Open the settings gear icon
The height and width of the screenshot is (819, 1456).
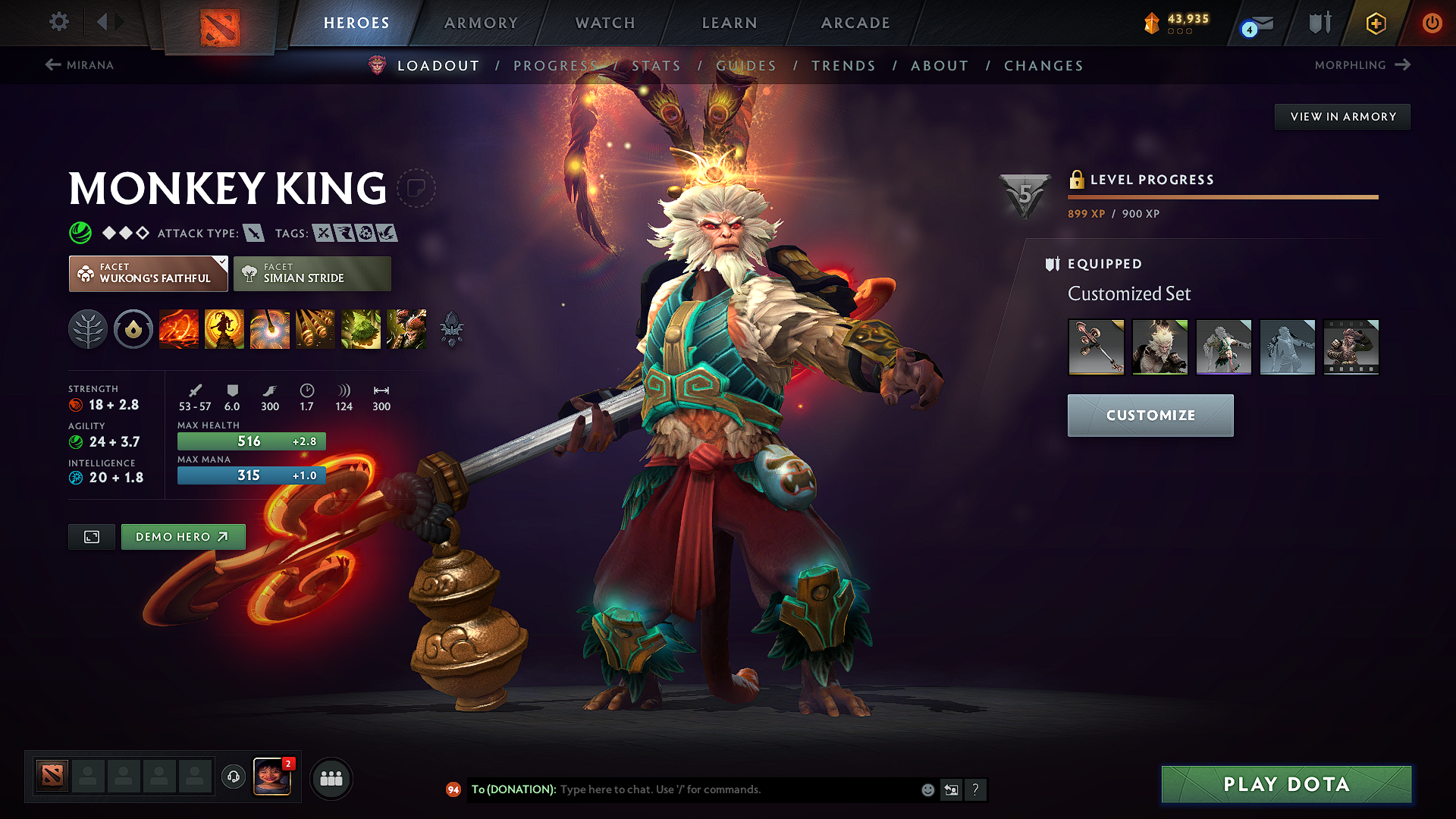tap(58, 22)
